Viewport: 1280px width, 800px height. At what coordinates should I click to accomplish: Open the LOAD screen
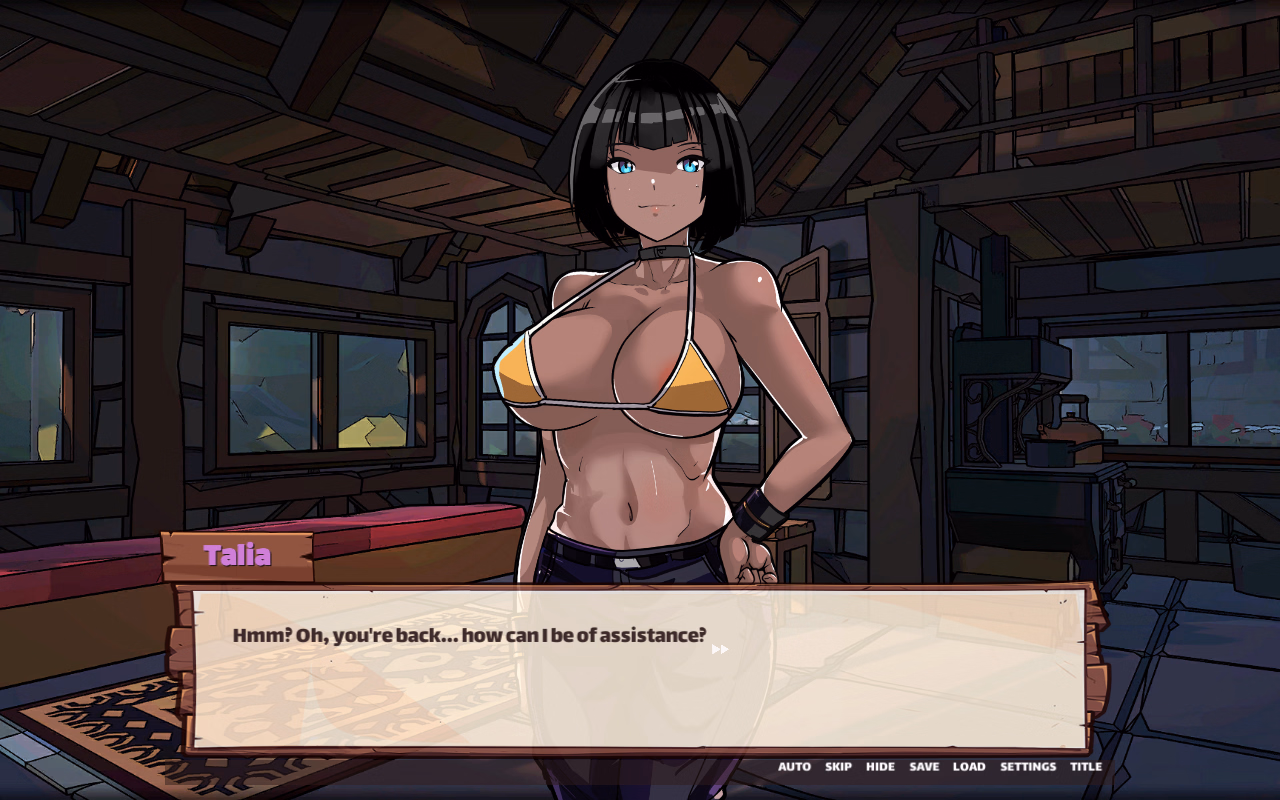pyautogui.click(x=968, y=766)
